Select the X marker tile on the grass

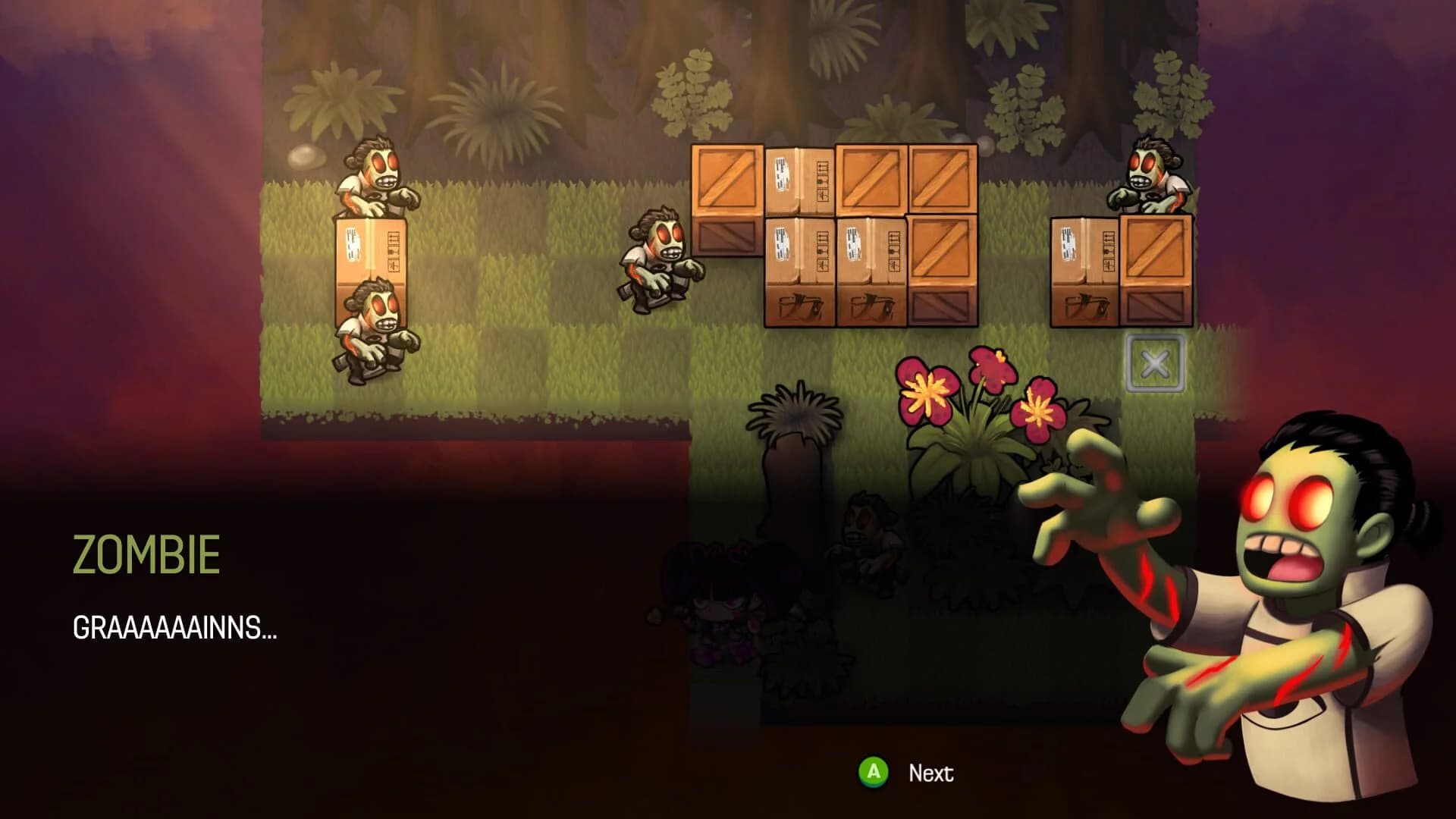[1155, 362]
